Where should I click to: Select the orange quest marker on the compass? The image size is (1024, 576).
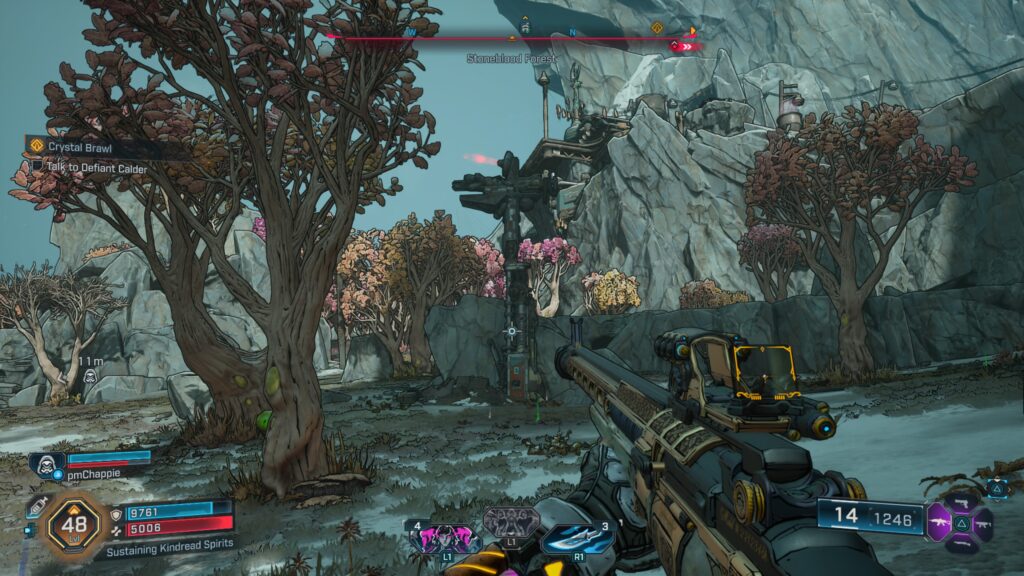coord(657,28)
